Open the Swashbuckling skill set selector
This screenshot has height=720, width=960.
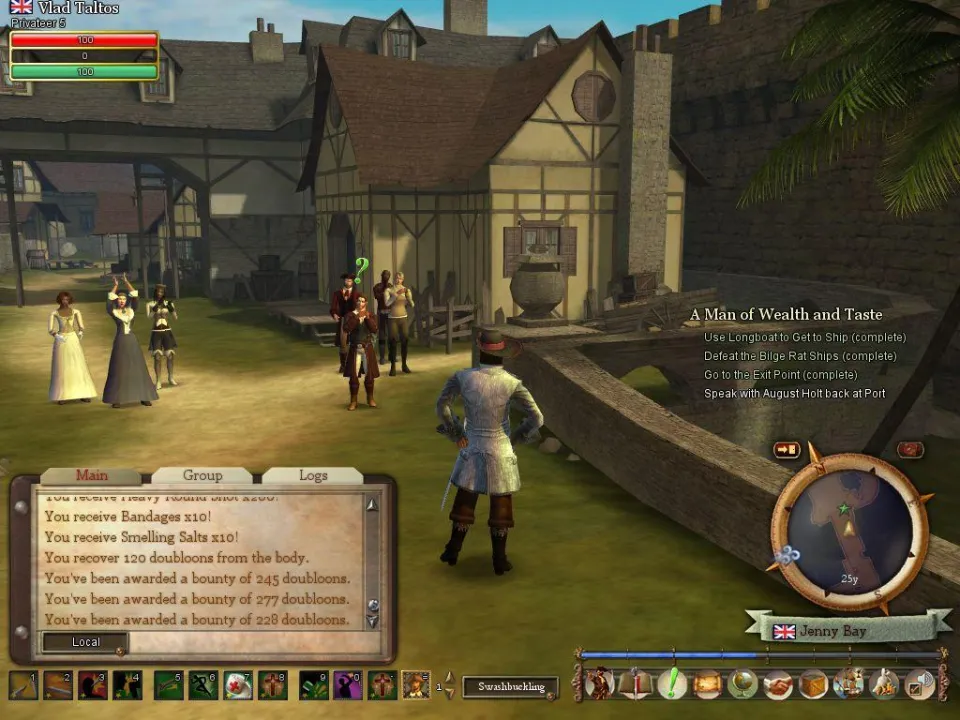tap(510, 687)
